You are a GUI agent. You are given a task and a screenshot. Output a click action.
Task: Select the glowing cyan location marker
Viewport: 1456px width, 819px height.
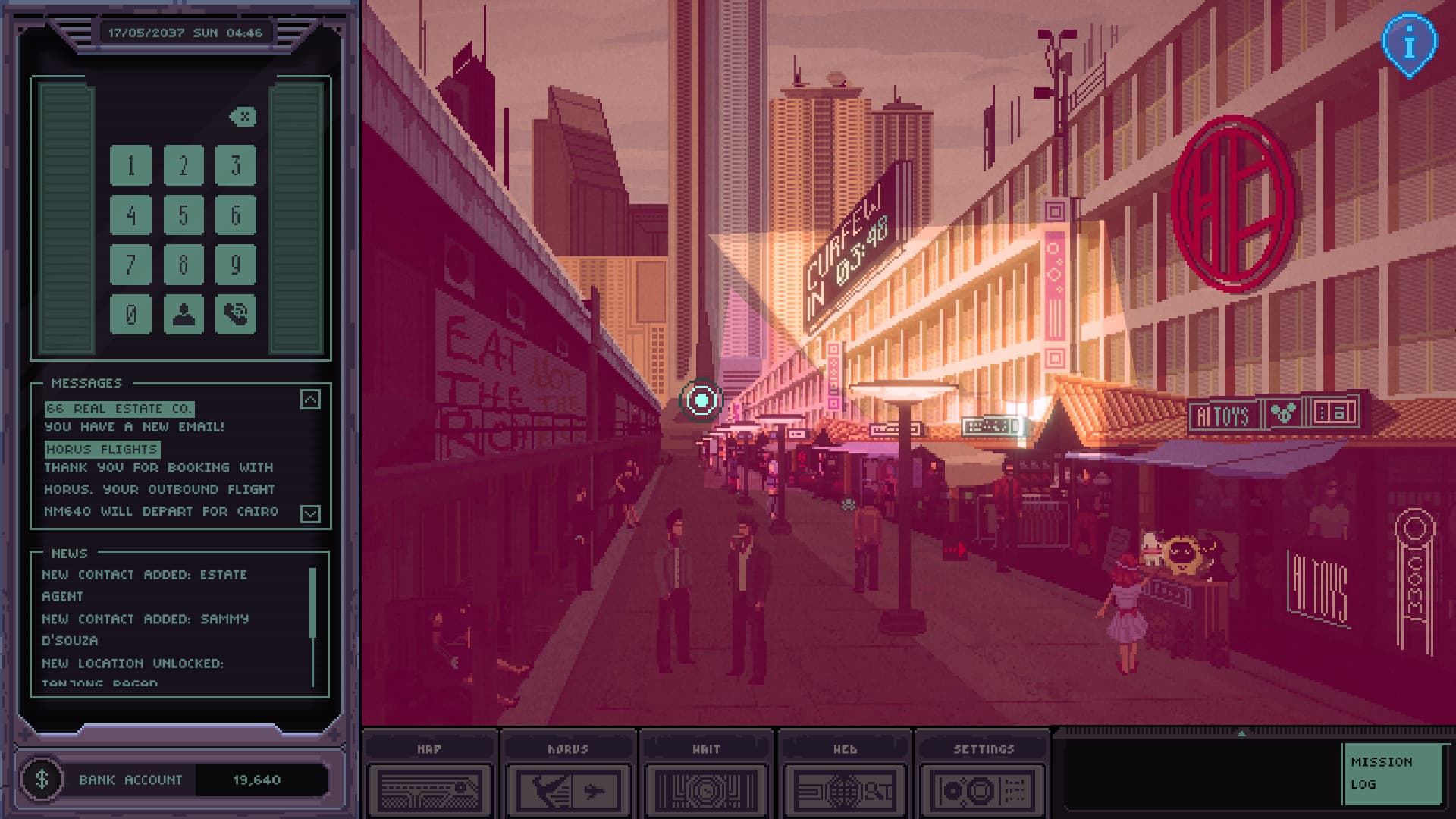[x=701, y=399]
